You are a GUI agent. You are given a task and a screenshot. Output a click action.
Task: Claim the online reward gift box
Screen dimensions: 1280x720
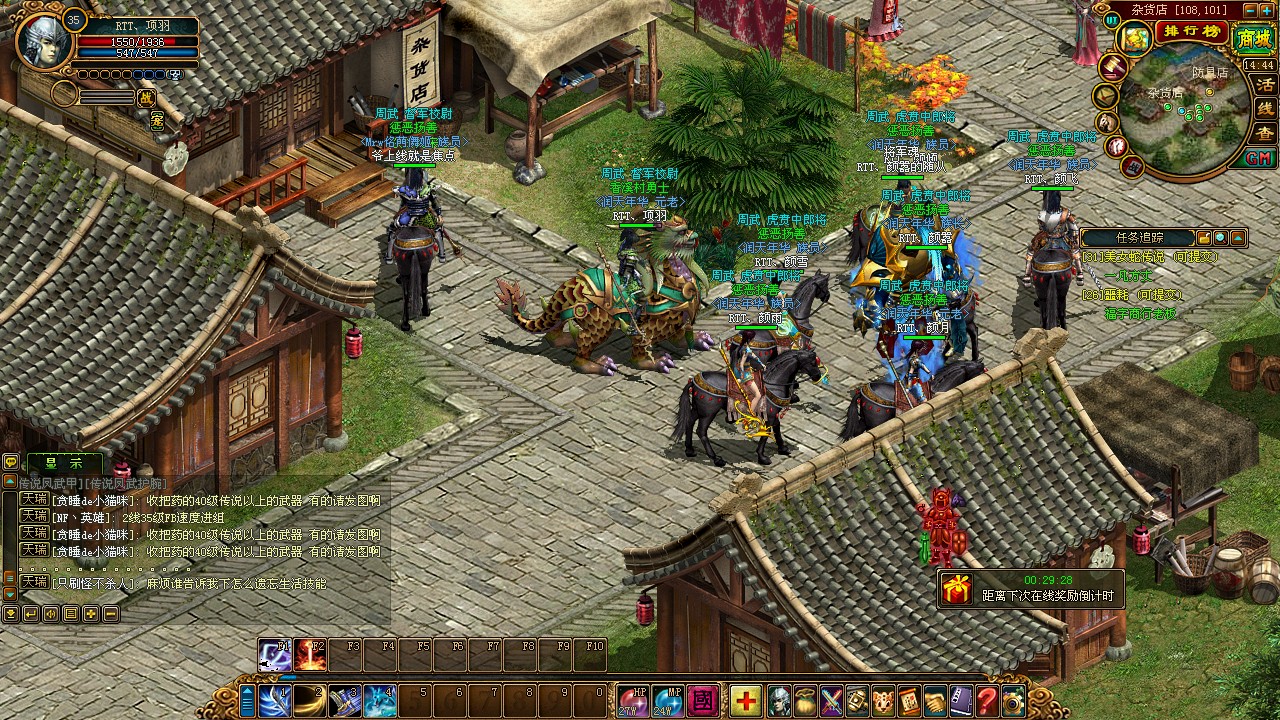click(957, 589)
